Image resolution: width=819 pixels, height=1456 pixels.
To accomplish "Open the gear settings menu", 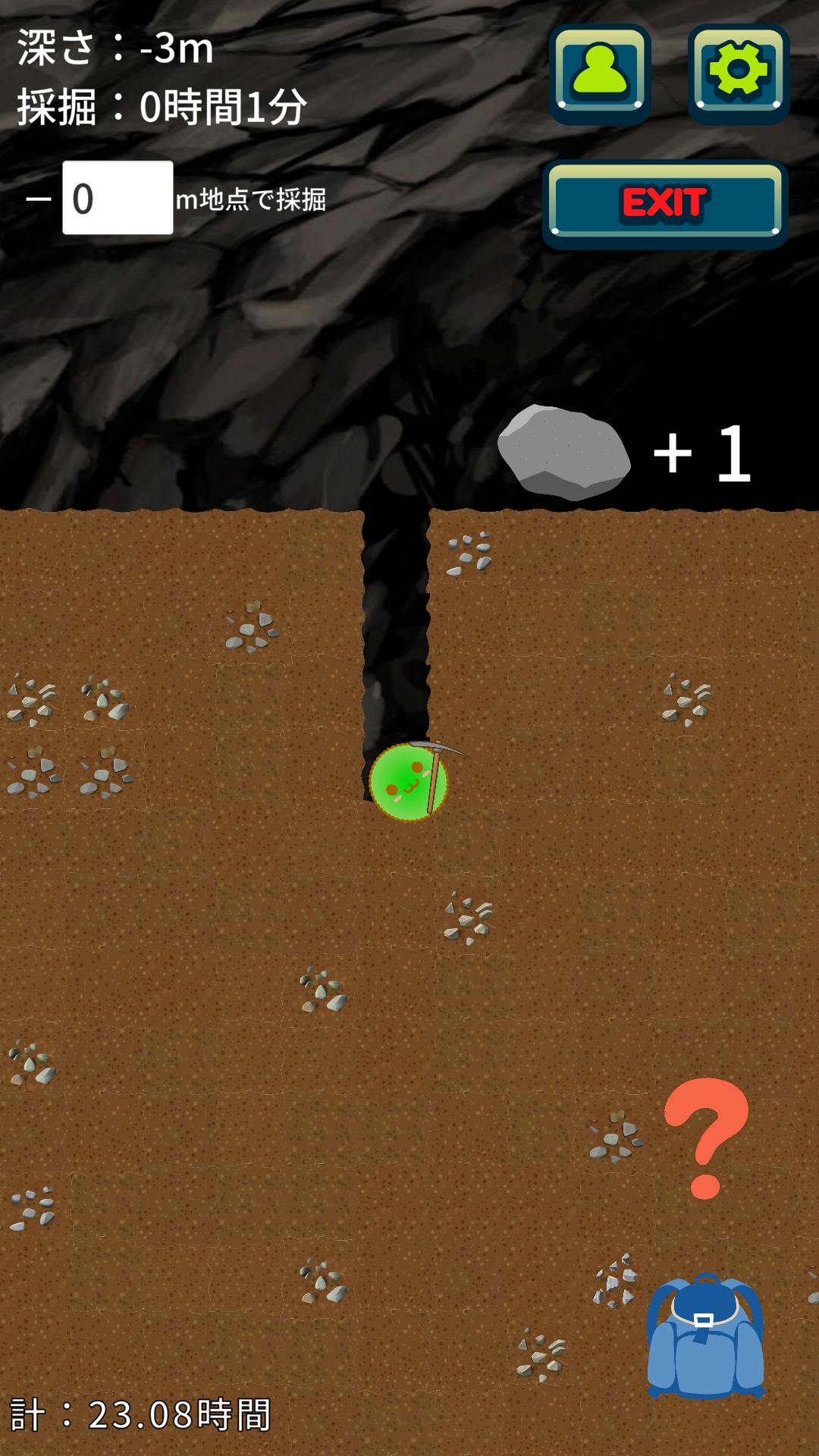I will pos(738,74).
